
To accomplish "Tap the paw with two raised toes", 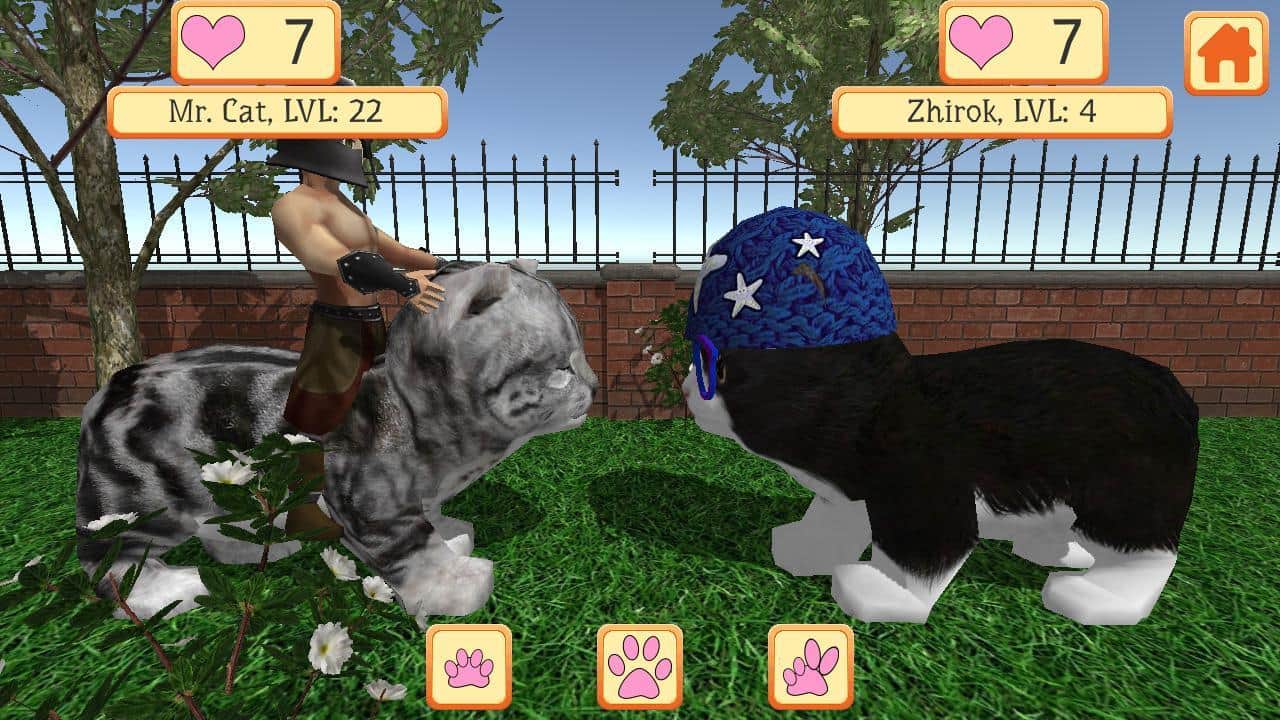I will (811, 667).
